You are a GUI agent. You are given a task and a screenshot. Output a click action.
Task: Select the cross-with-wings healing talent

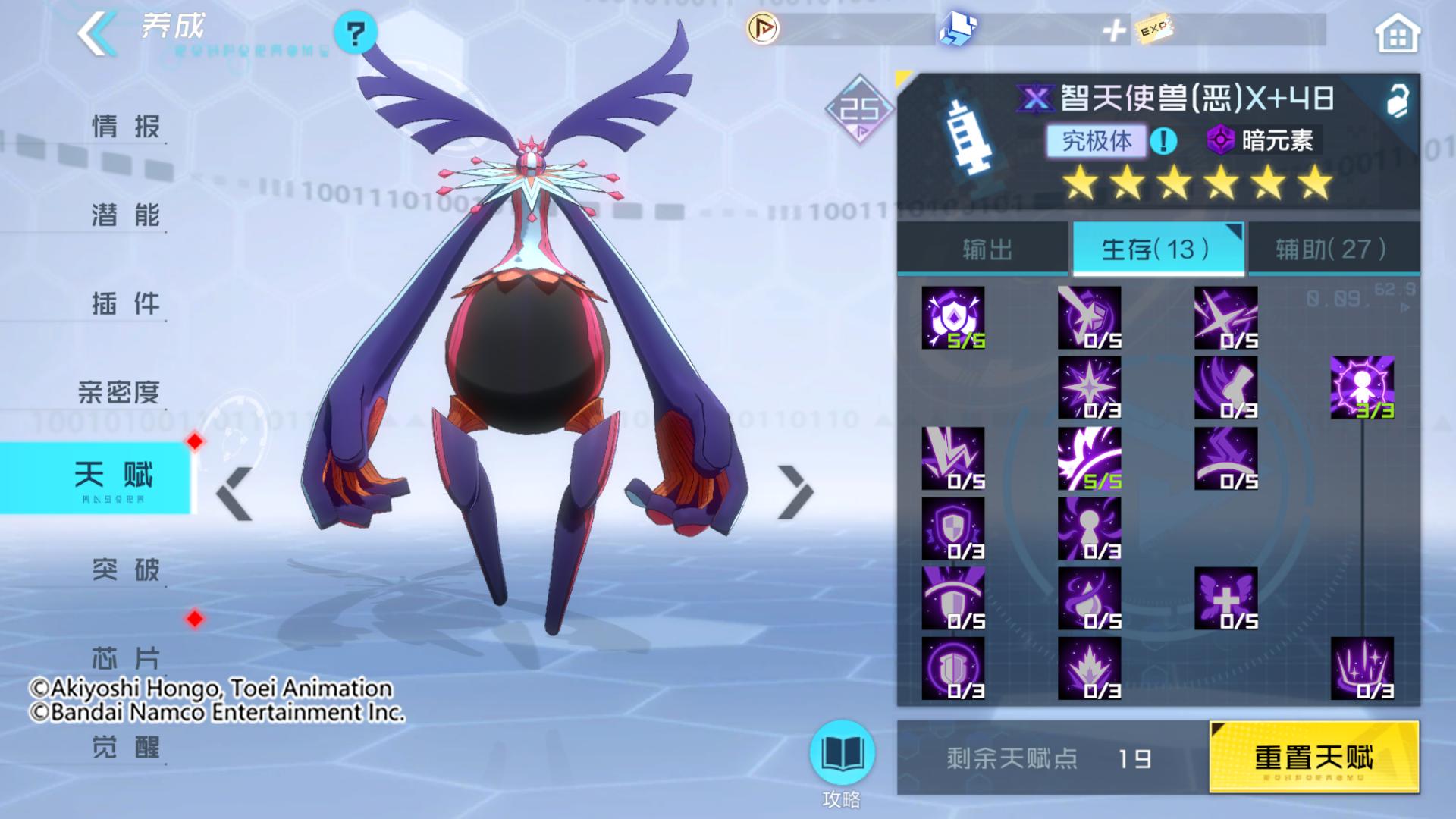tap(1225, 598)
